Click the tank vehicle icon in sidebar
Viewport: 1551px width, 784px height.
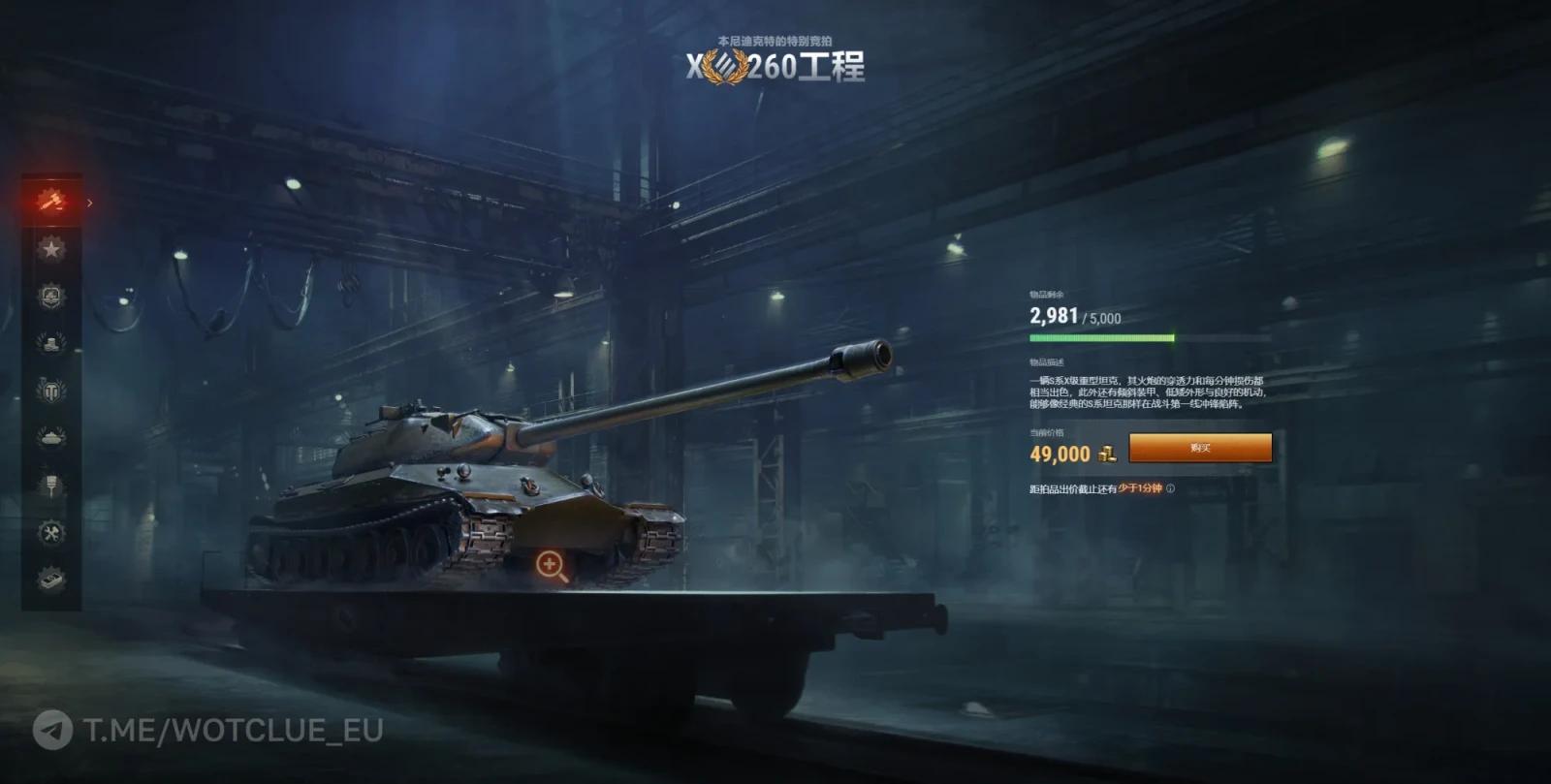50,436
